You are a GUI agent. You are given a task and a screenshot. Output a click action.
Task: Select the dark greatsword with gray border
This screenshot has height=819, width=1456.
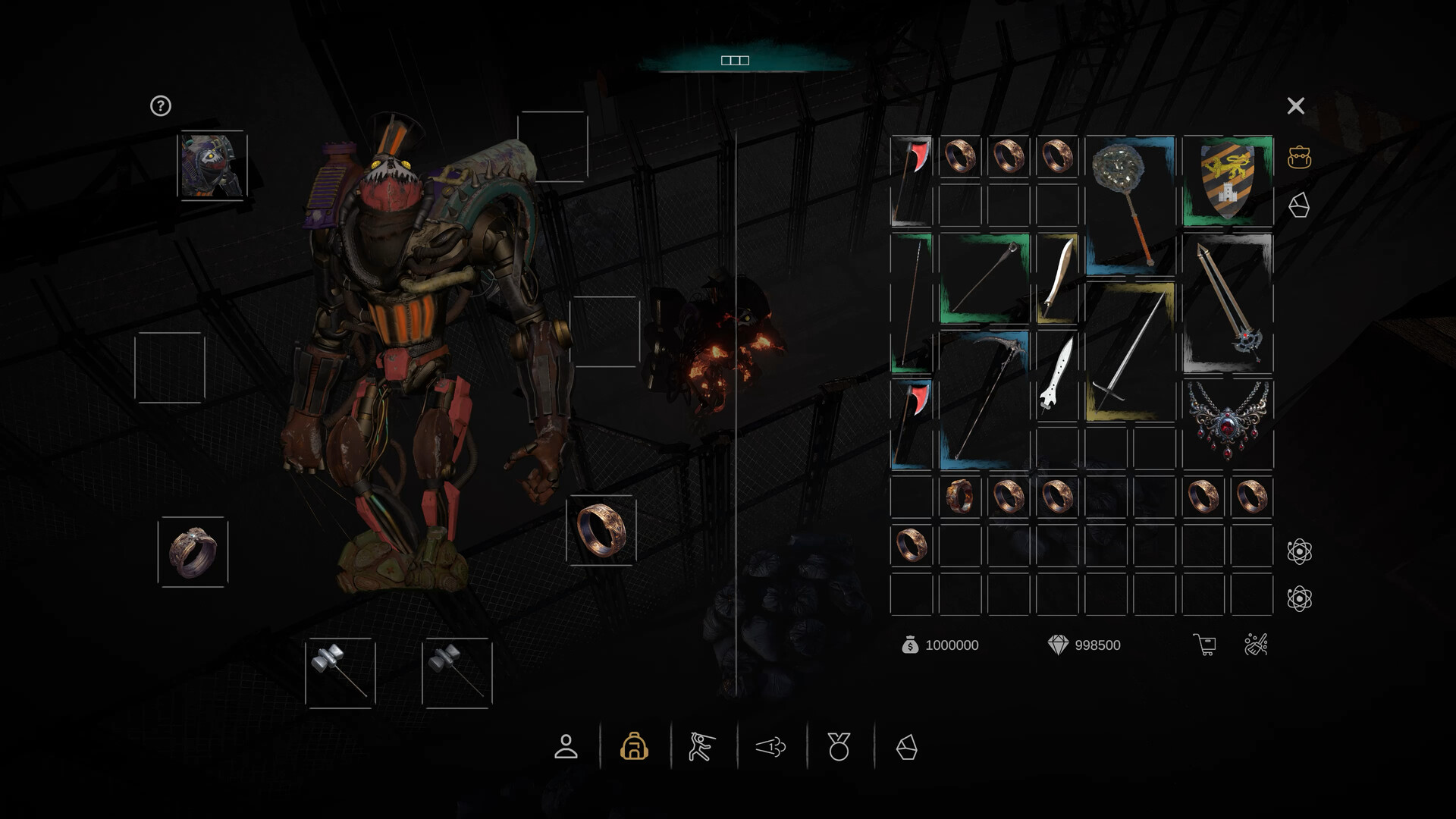[1227, 303]
